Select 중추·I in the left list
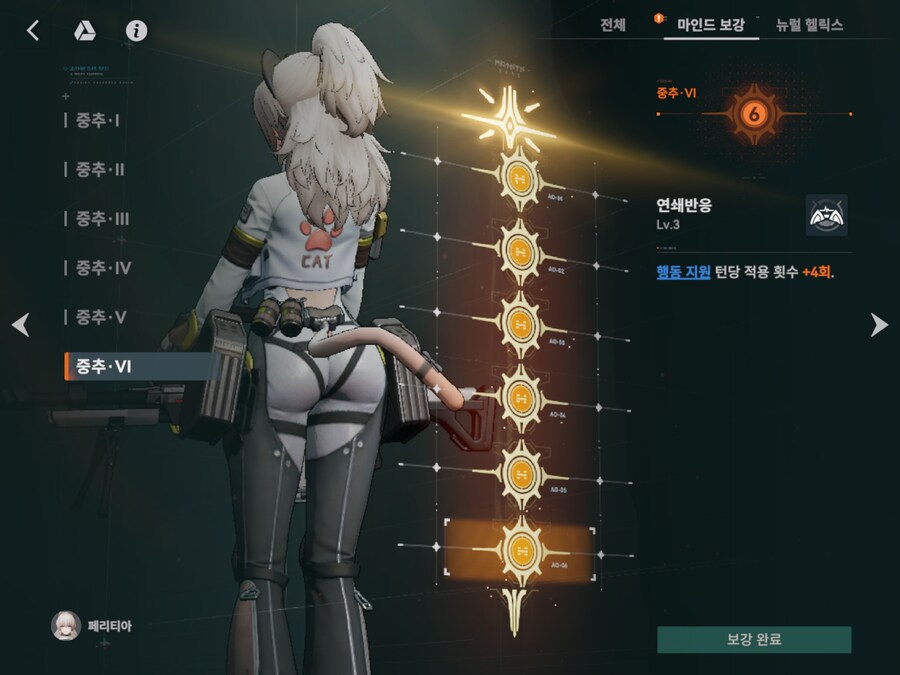Viewport: 900px width, 675px height. (x=98, y=120)
